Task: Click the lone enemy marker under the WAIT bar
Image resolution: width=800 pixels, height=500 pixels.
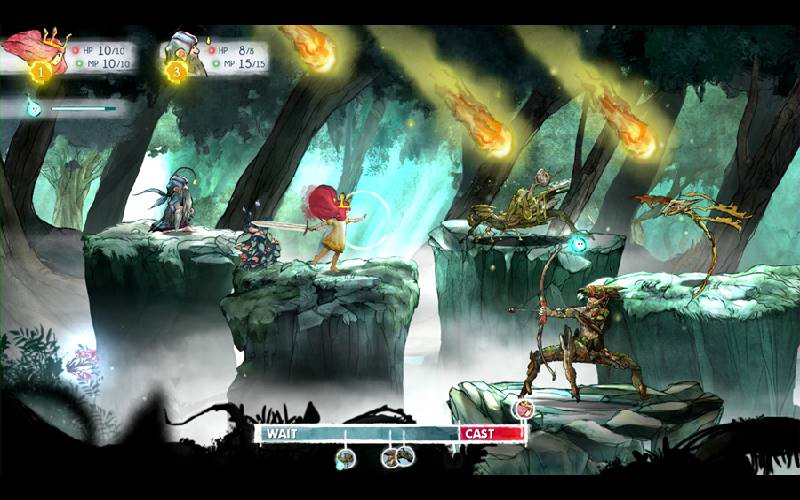Action: coord(346,458)
